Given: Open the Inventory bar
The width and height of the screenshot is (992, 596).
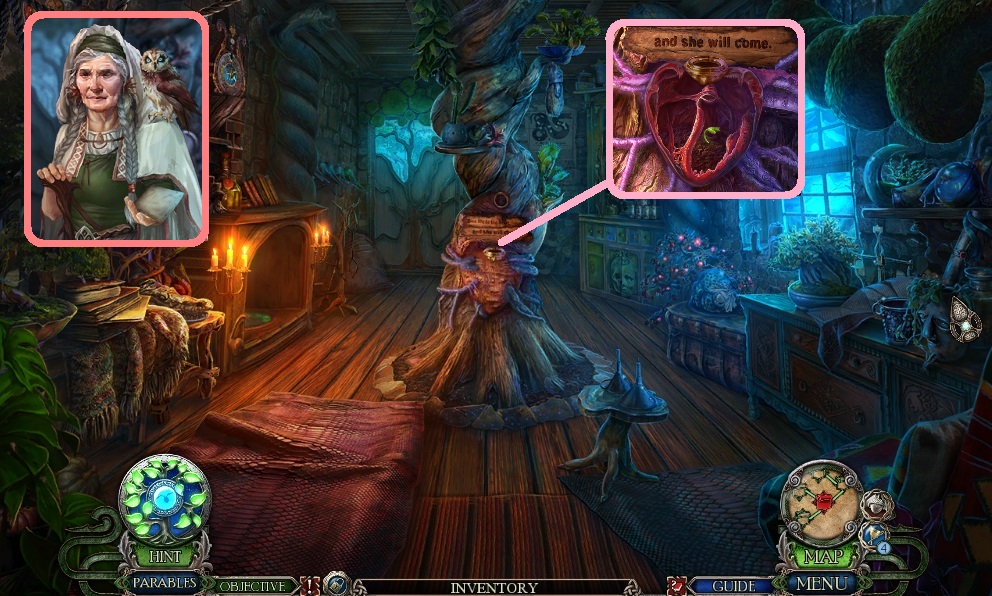Looking at the screenshot, I should coord(494,588).
